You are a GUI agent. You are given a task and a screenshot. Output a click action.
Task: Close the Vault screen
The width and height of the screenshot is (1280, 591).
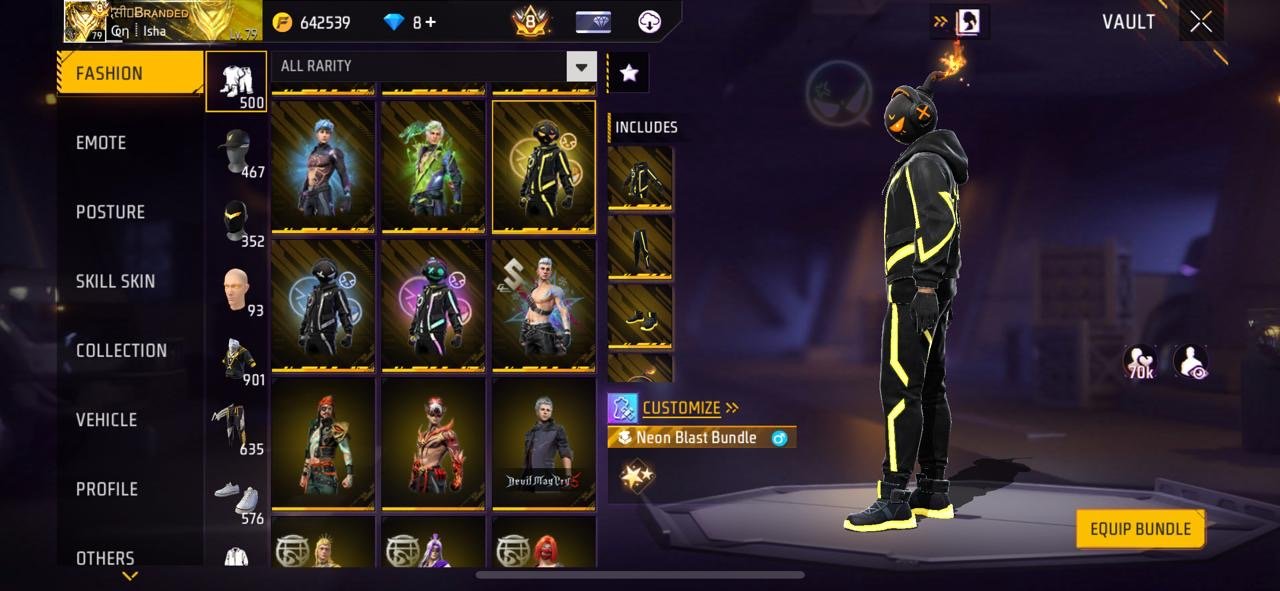click(1200, 22)
